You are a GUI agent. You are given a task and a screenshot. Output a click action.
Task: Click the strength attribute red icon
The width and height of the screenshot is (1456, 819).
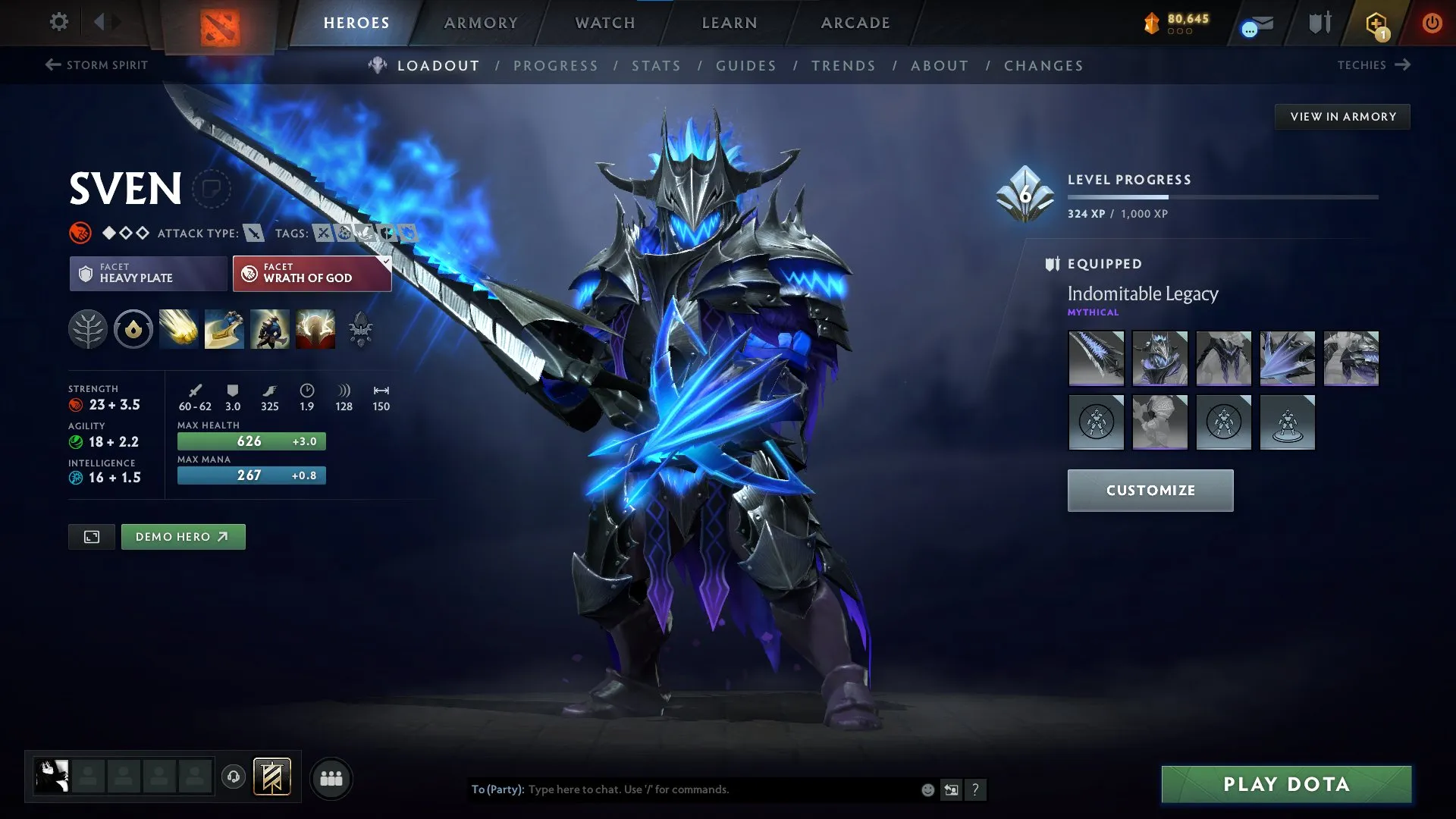point(75,405)
